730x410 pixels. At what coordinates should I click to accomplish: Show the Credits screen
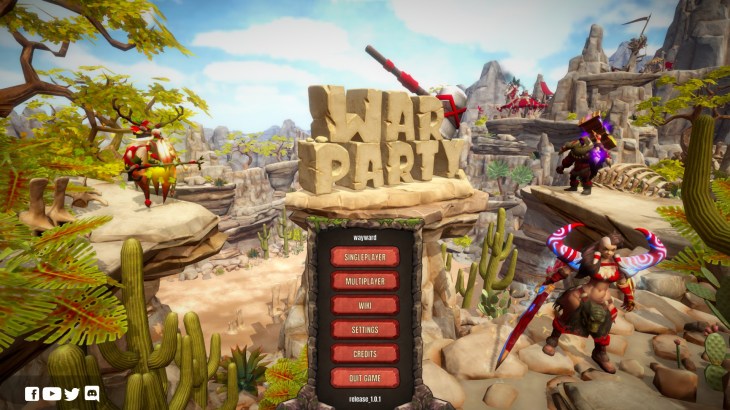(365, 353)
